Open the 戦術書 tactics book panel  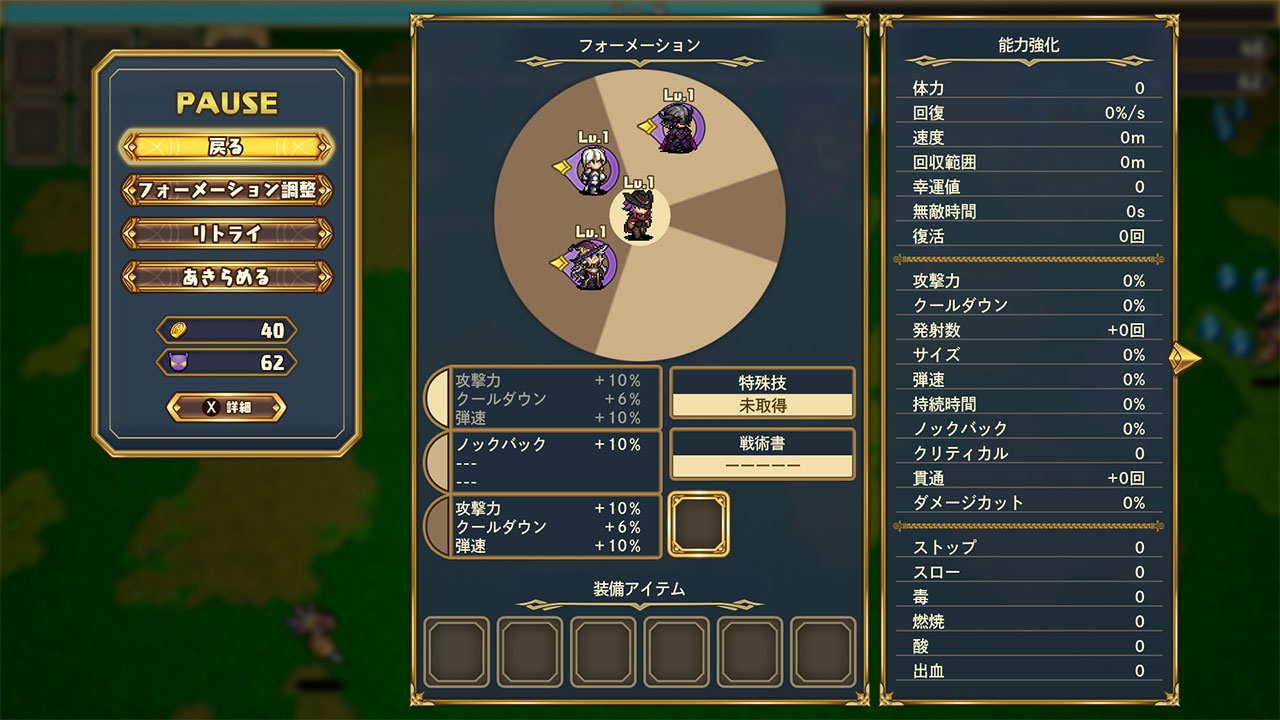pos(762,455)
